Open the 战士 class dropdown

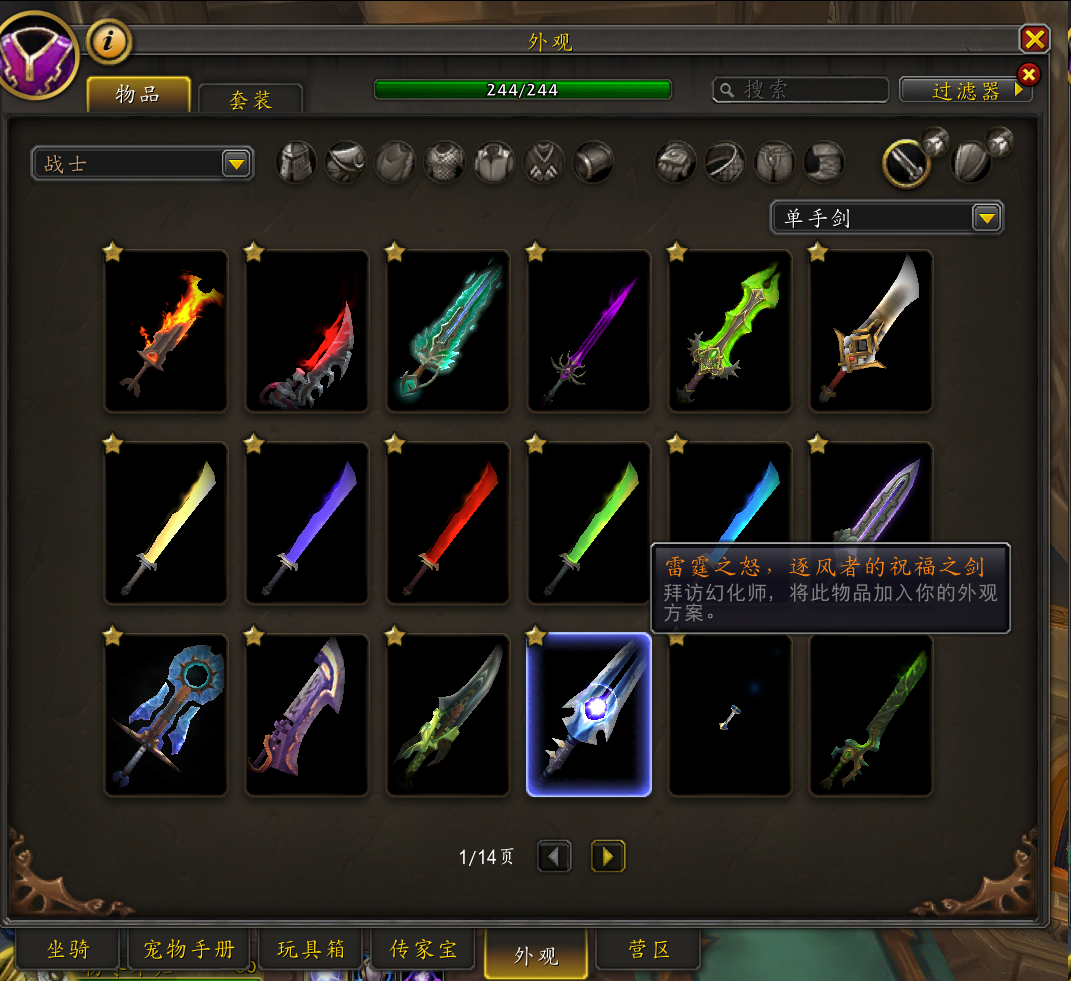pos(142,163)
